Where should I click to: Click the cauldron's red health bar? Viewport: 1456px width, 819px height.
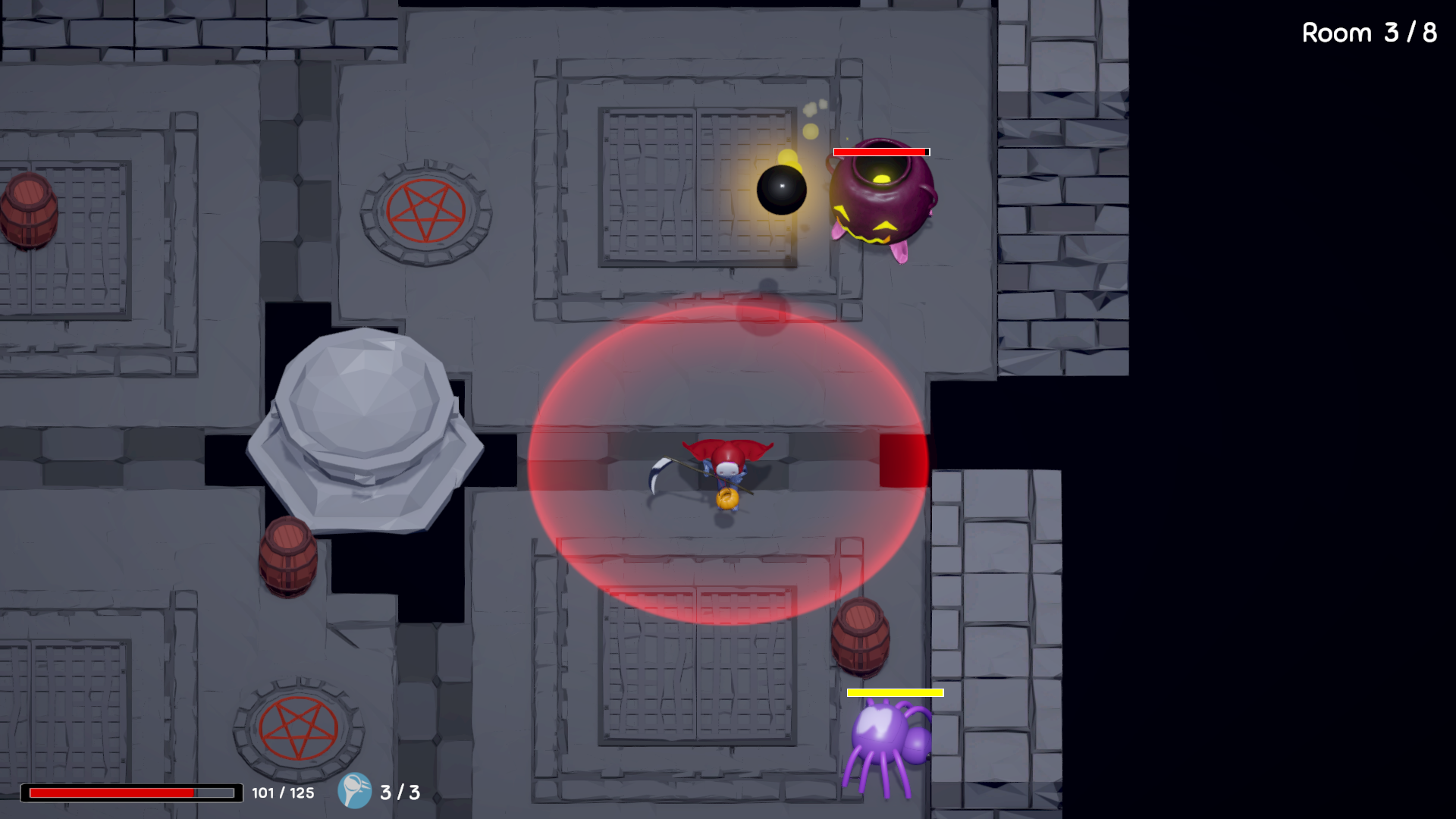(x=881, y=152)
